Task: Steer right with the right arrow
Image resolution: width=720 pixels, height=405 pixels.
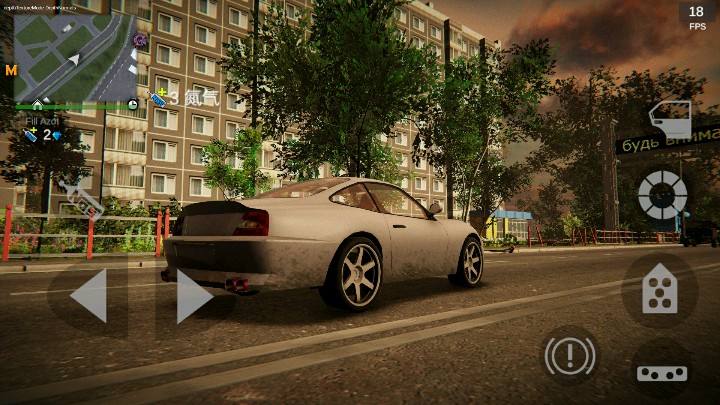Action: pos(193,296)
